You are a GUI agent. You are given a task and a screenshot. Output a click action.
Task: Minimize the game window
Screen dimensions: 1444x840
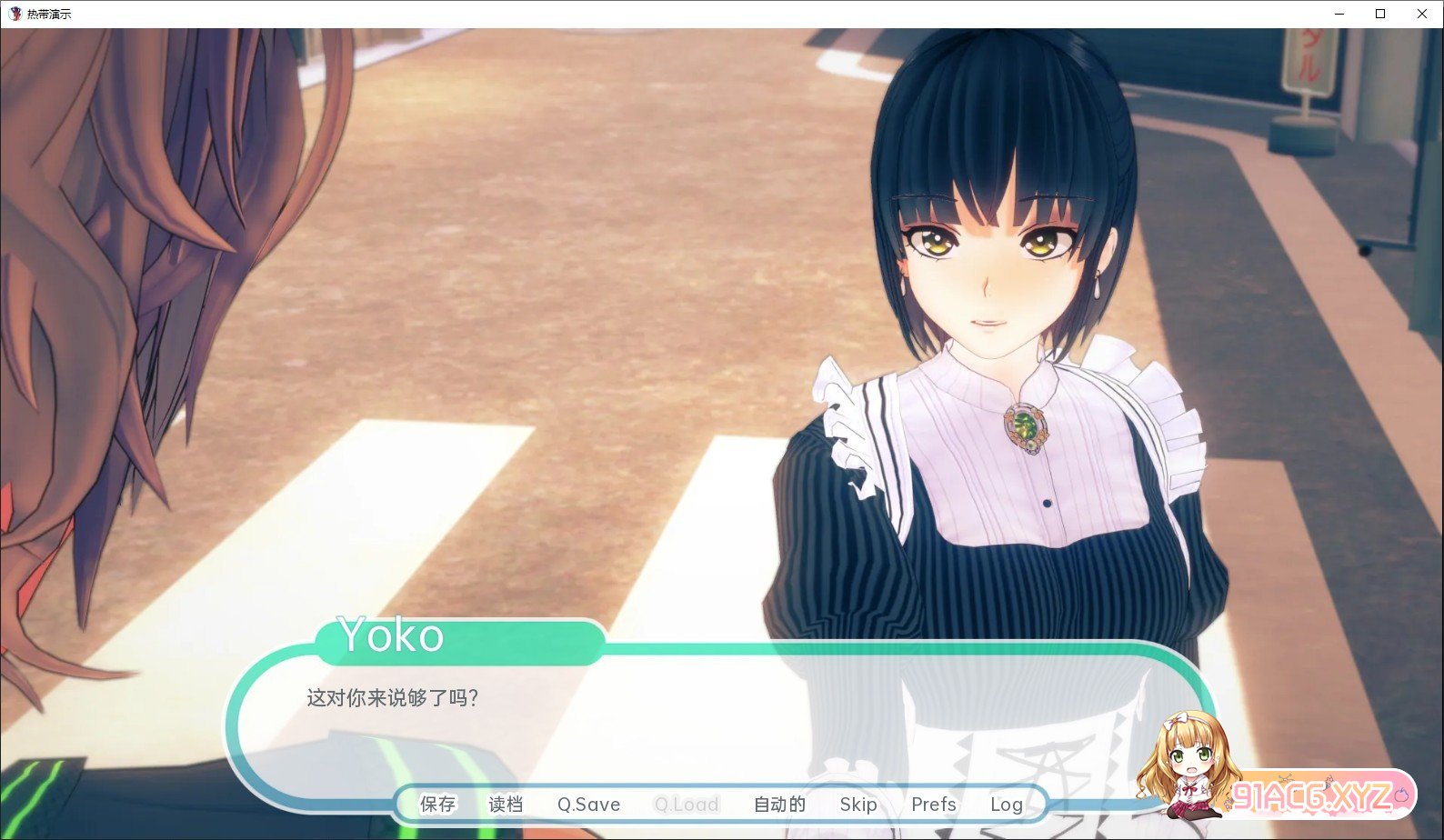(1339, 14)
